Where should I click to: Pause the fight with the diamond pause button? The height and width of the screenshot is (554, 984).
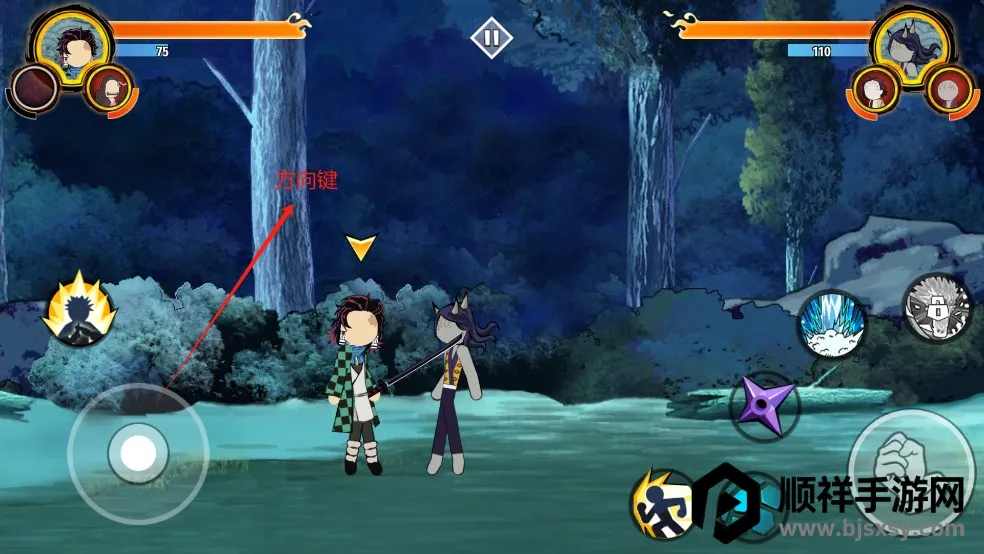click(491, 39)
